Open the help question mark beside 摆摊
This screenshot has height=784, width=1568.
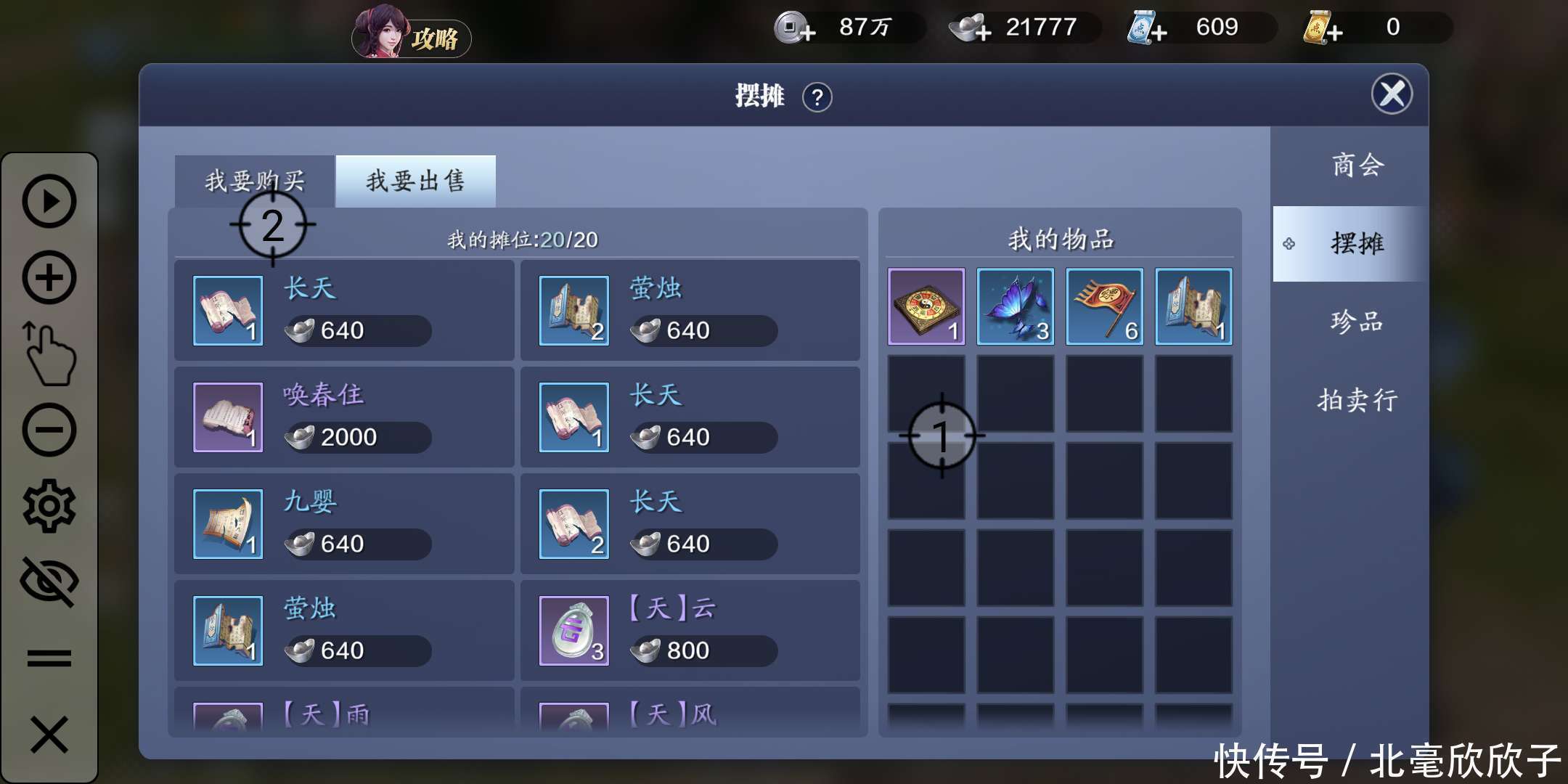tap(819, 97)
